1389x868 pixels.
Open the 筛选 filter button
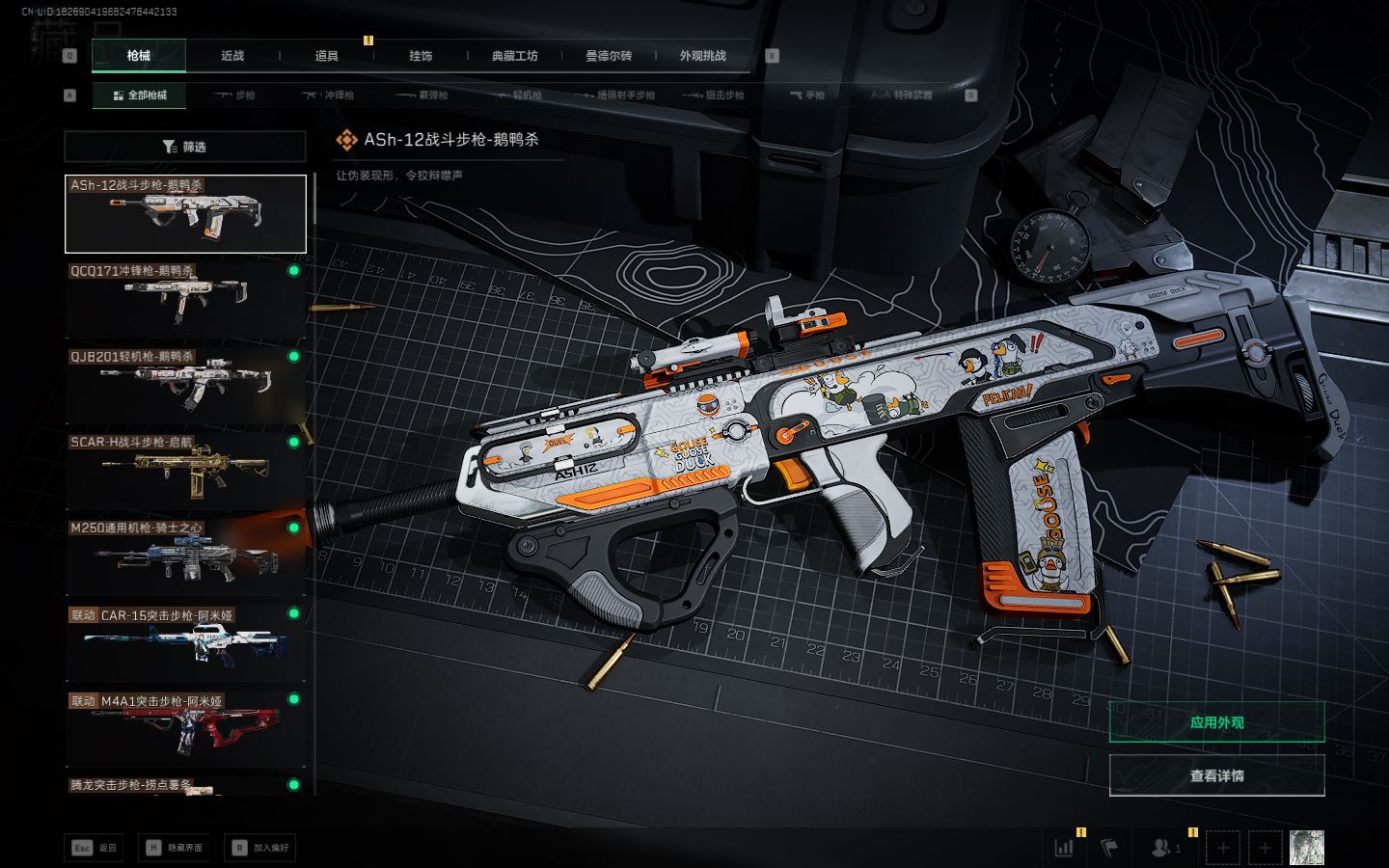pos(185,147)
